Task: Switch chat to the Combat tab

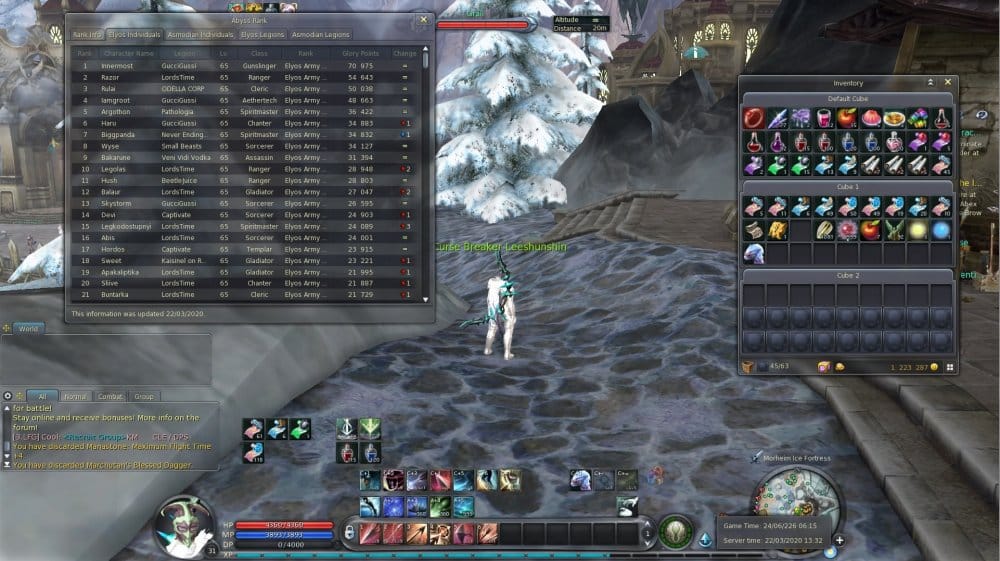Action: coord(110,396)
